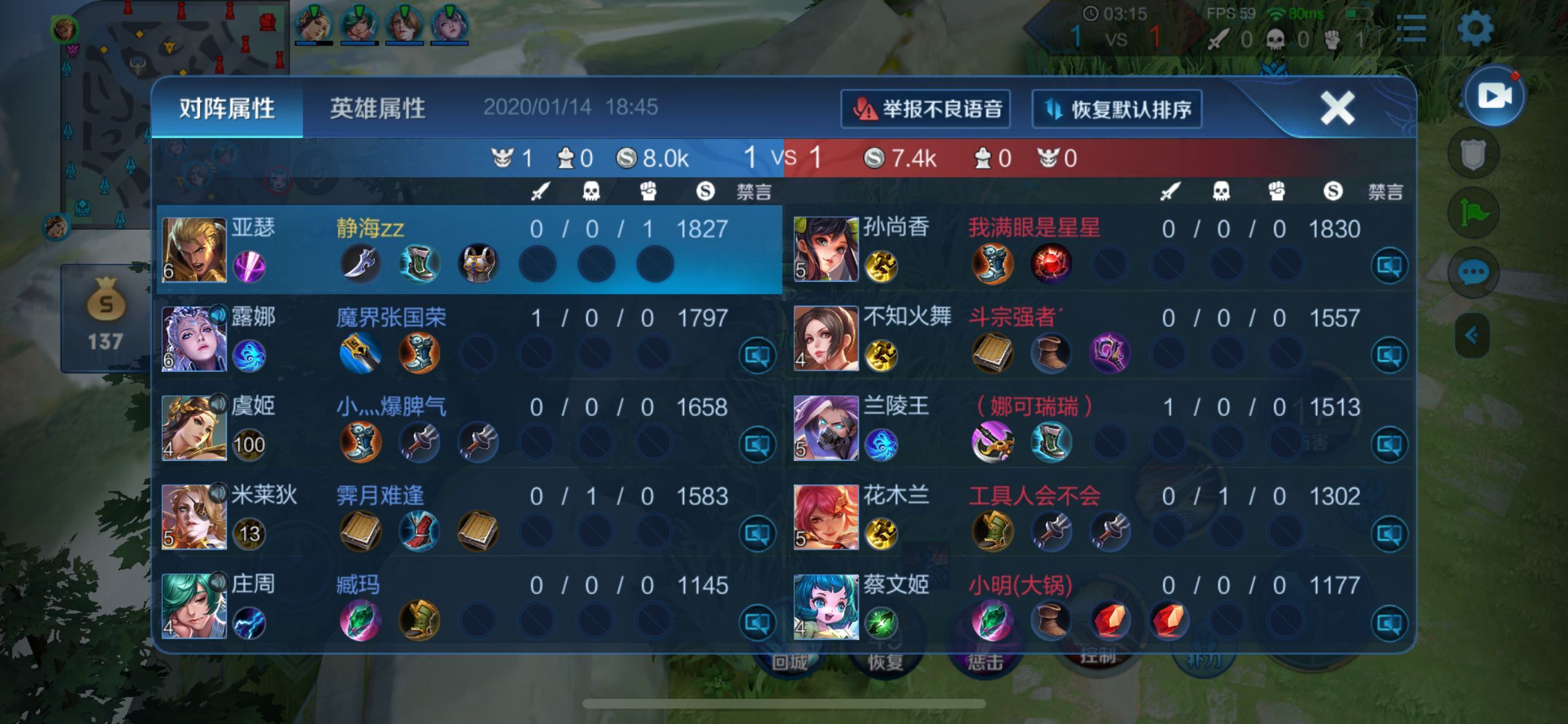This screenshot has width=1568, height=724.
Task: Expand the side panel with the arrow button
Action: [x=1471, y=335]
